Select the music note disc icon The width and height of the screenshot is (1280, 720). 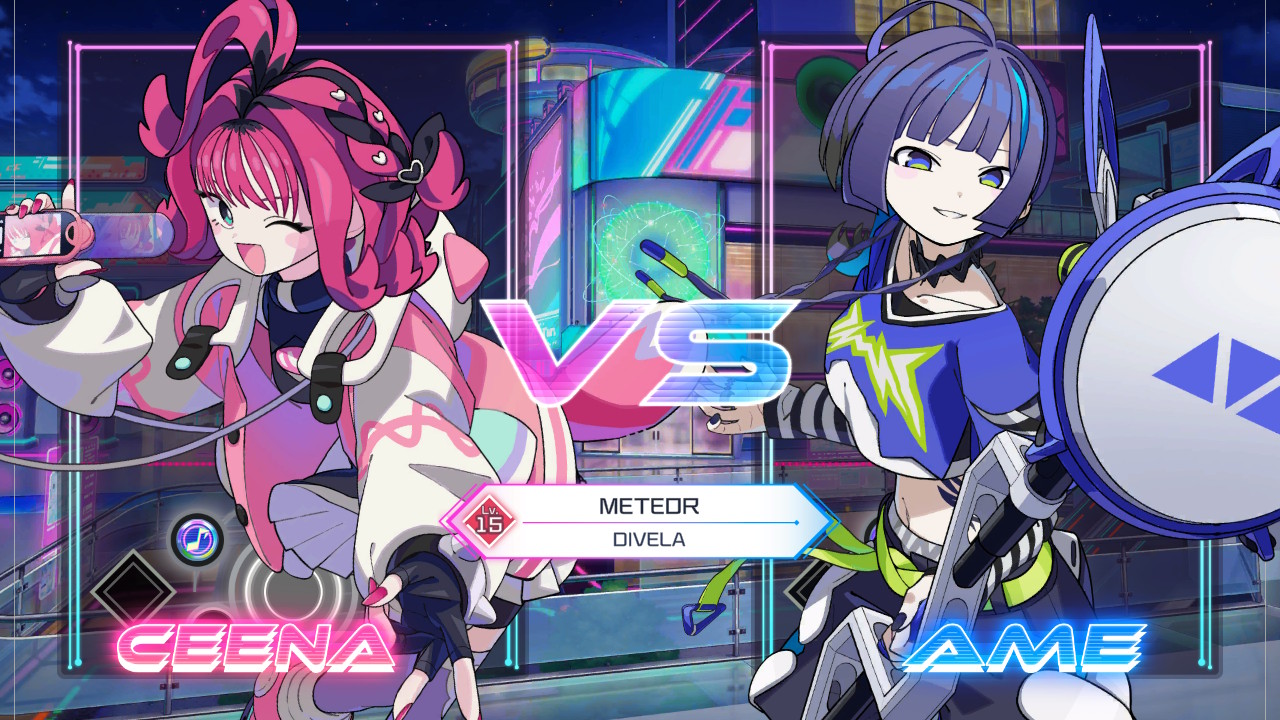198,538
